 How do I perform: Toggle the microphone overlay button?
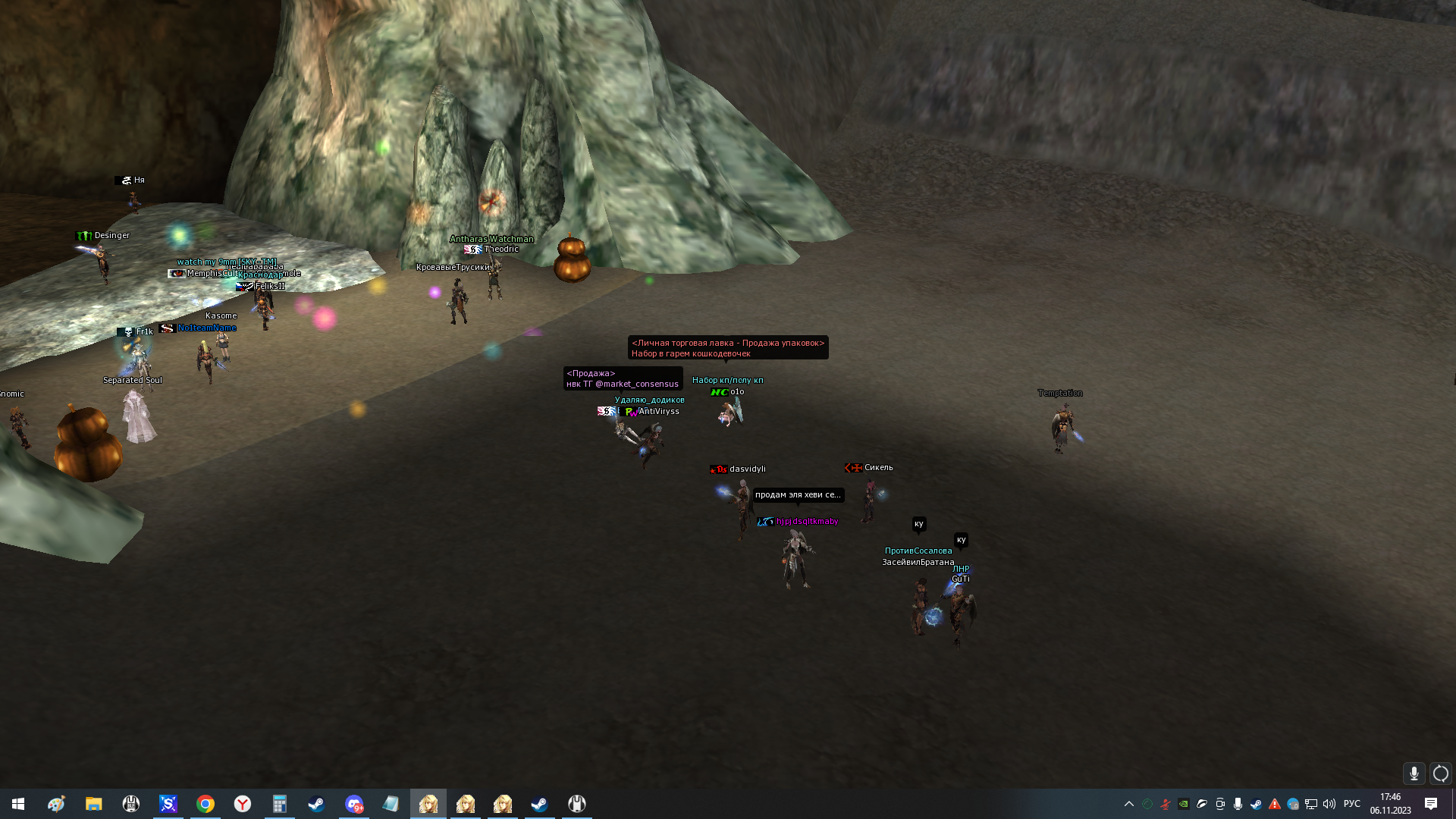(1414, 773)
